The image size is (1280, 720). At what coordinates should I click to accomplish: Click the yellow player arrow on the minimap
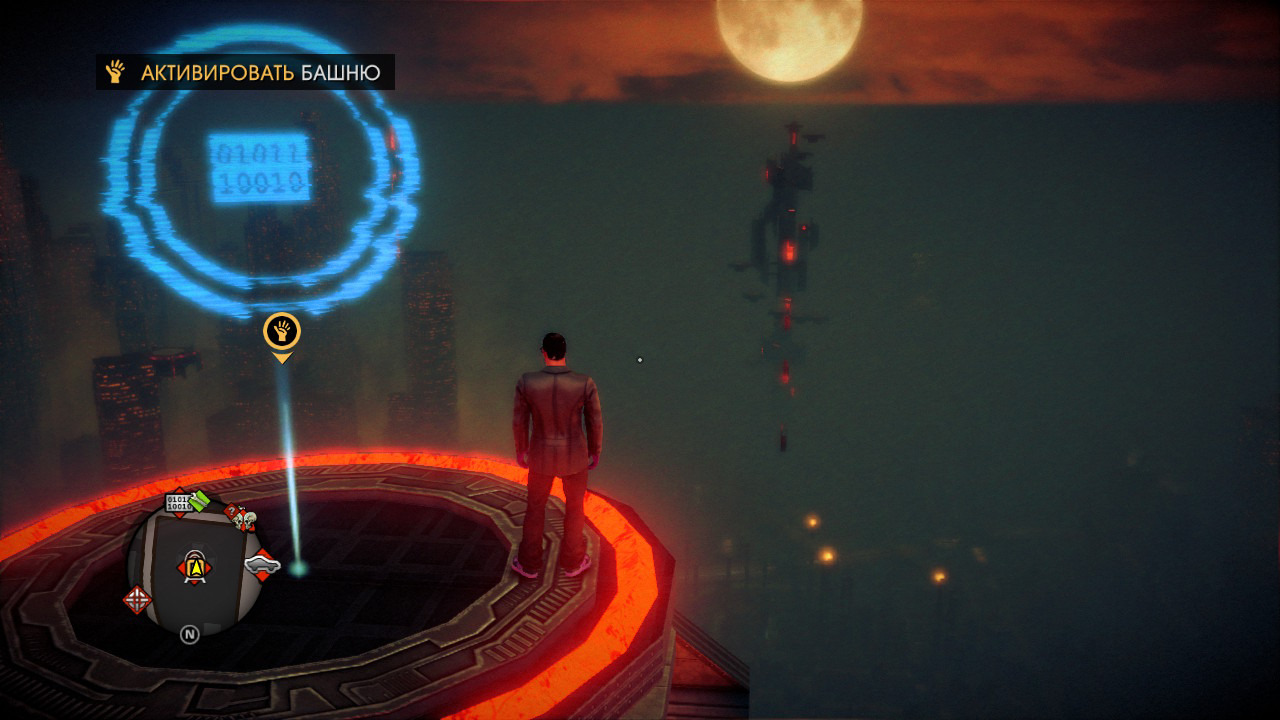[x=195, y=568]
